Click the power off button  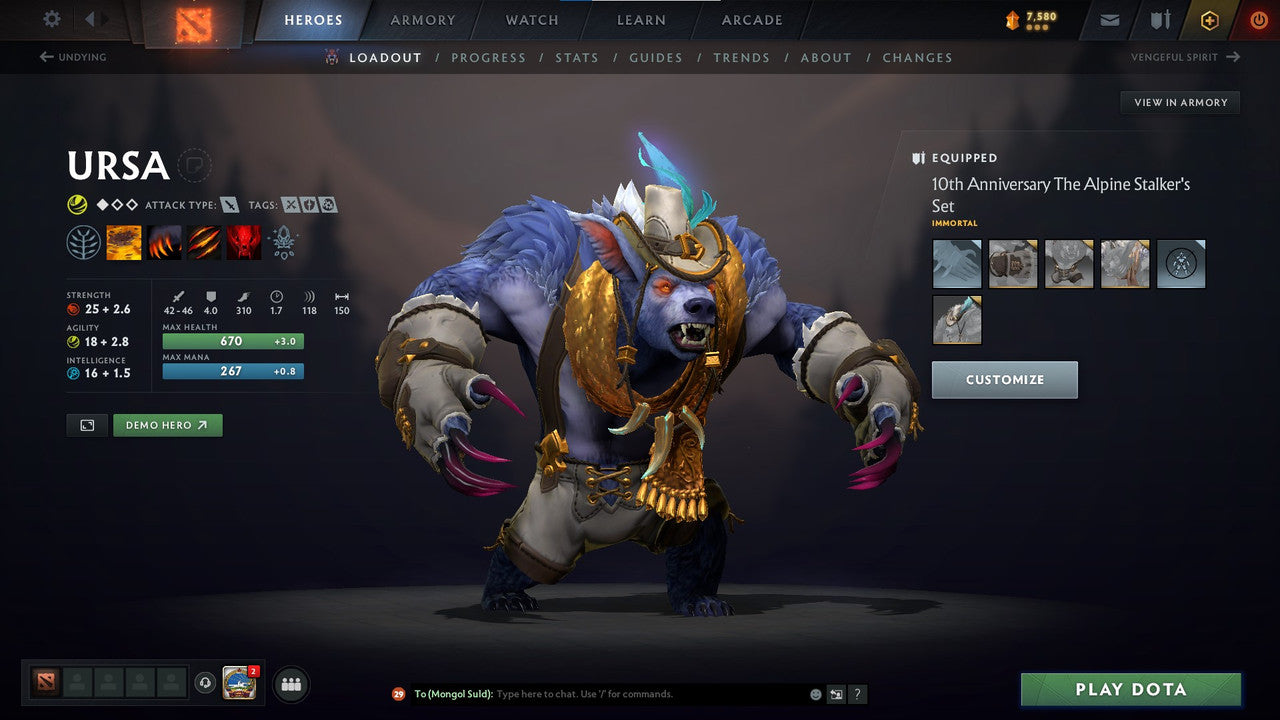point(1257,20)
